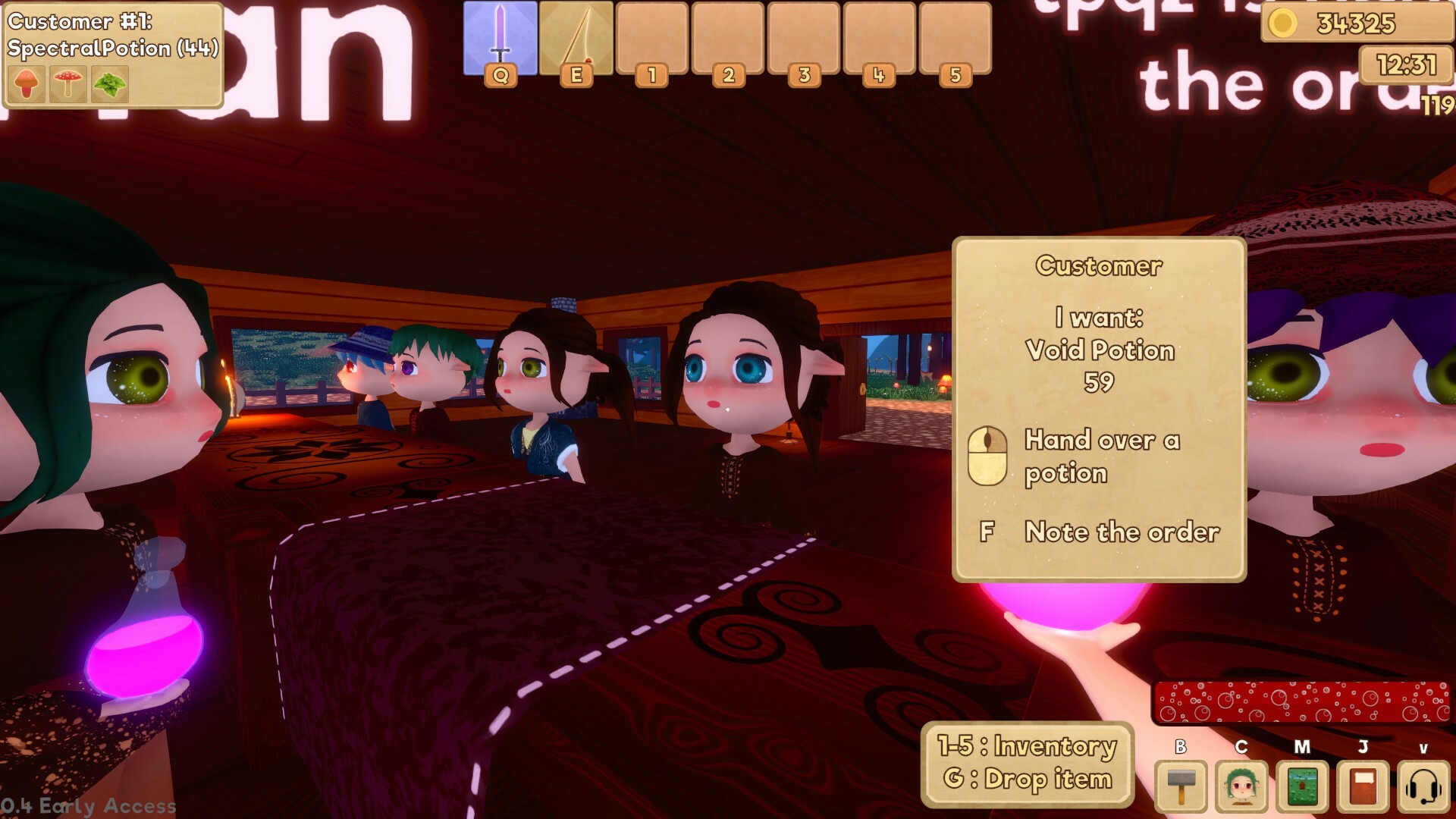Click the red mushroom ingredient icon
The width and height of the screenshot is (1456, 819).
pos(67,86)
